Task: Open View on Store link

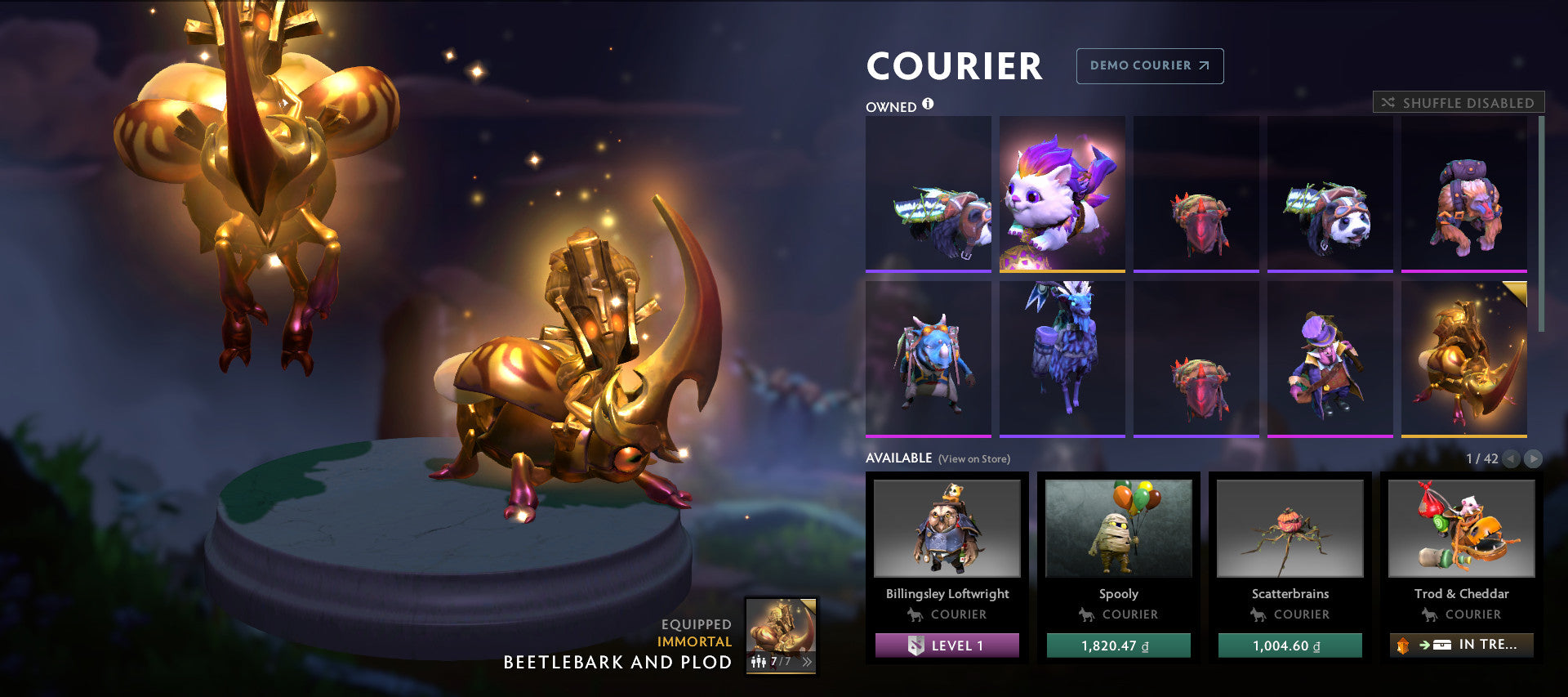Action: 975,459
